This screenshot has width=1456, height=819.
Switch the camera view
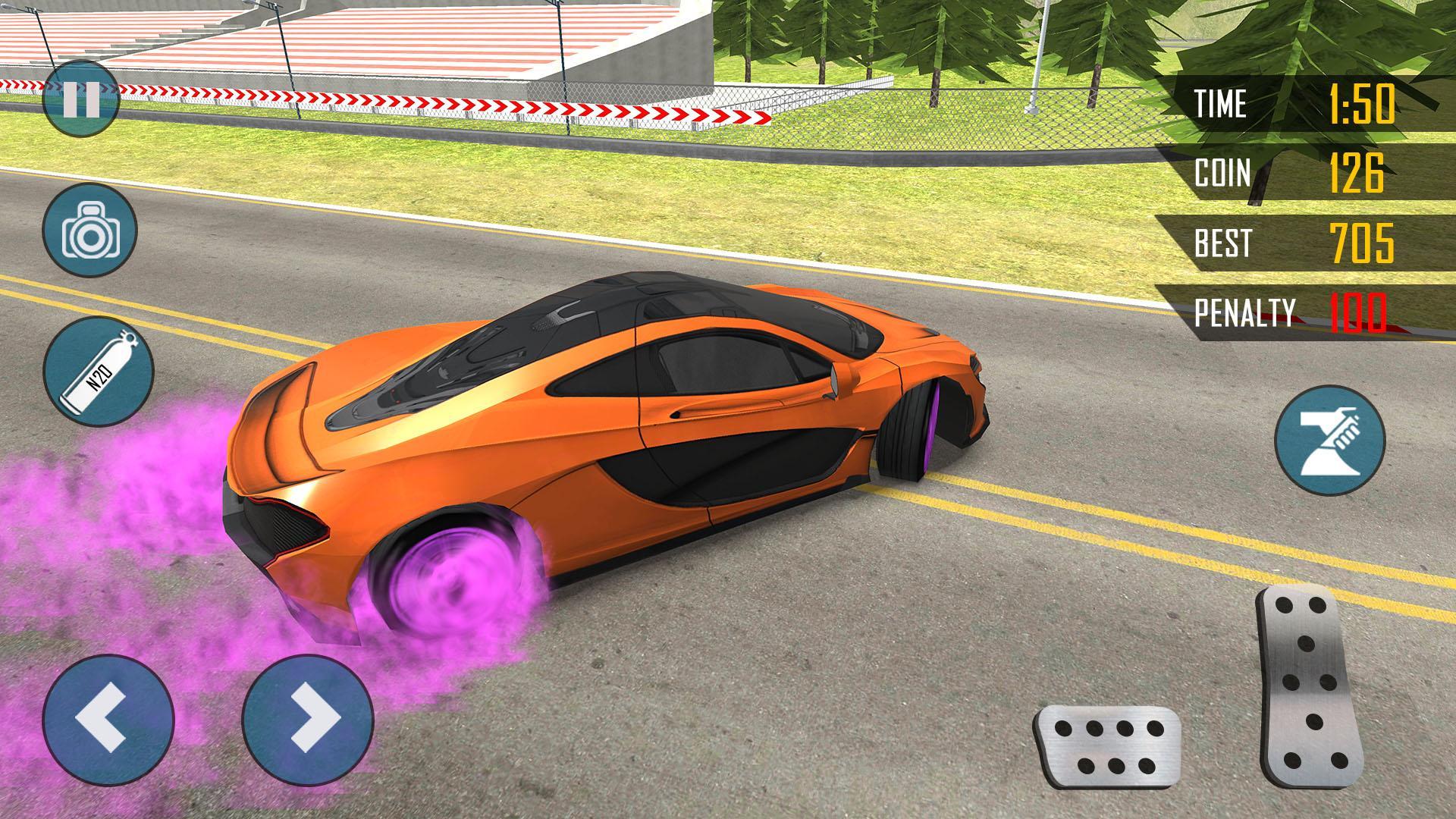[89, 230]
